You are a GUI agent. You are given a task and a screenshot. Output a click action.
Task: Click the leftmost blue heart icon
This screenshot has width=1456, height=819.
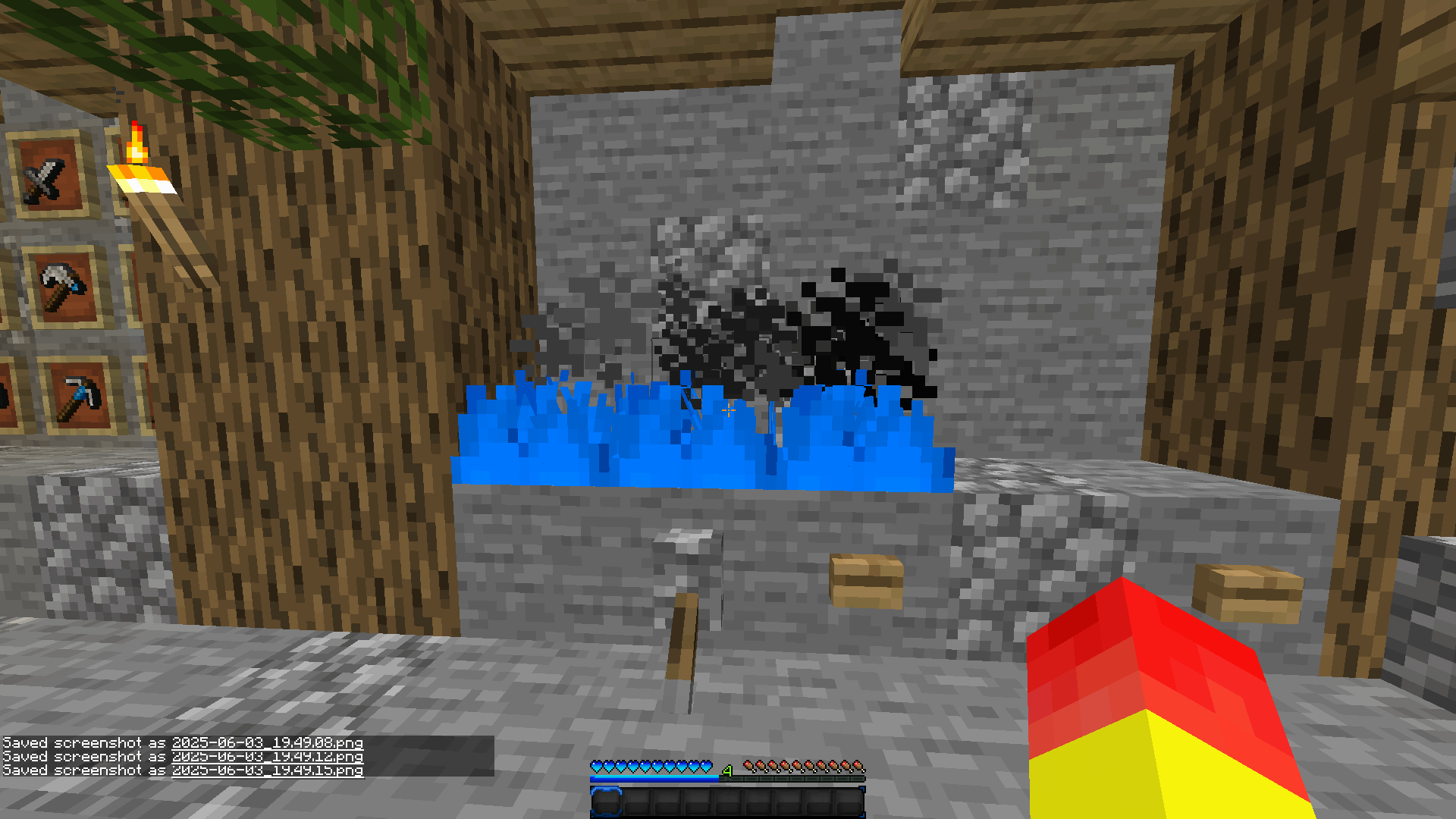click(598, 766)
